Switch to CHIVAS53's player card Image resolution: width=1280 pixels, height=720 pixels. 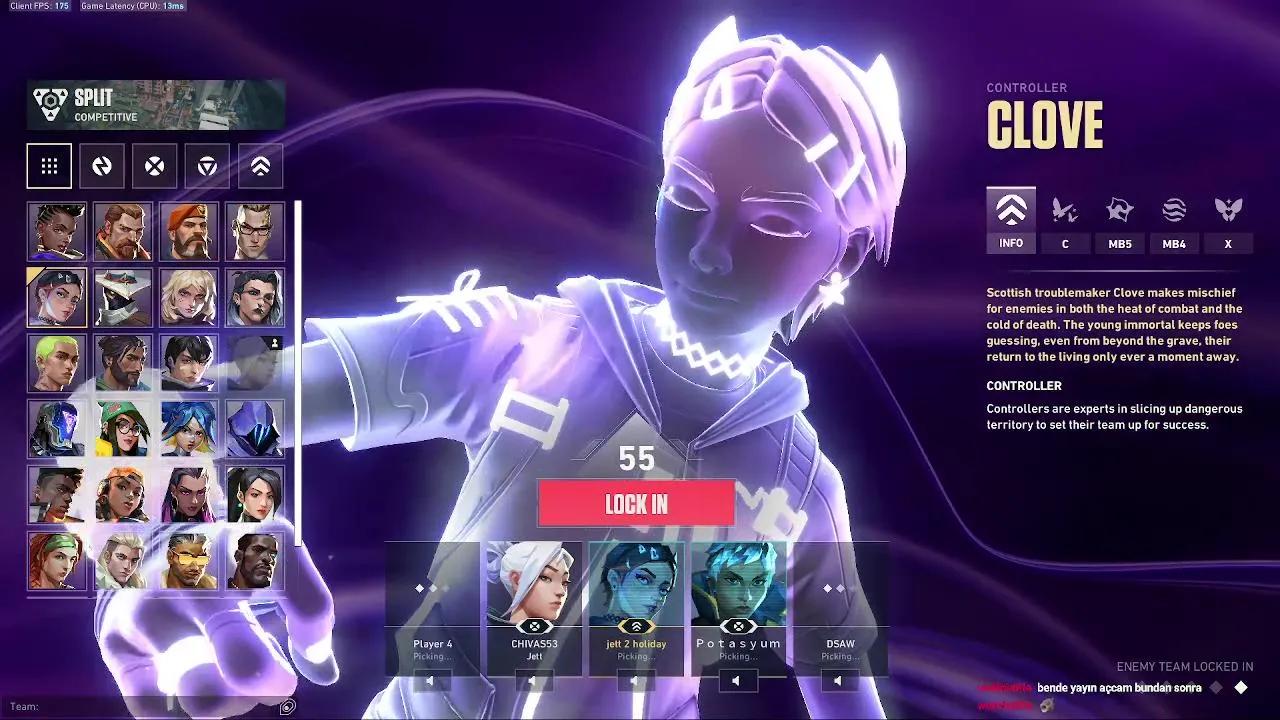tap(533, 600)
